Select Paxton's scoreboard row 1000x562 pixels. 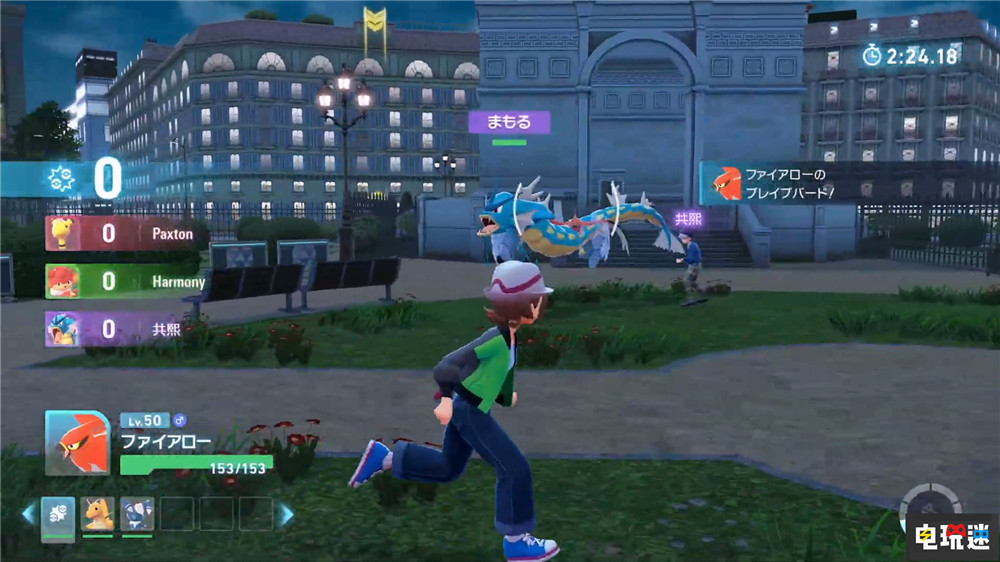[x=124, y=234]
